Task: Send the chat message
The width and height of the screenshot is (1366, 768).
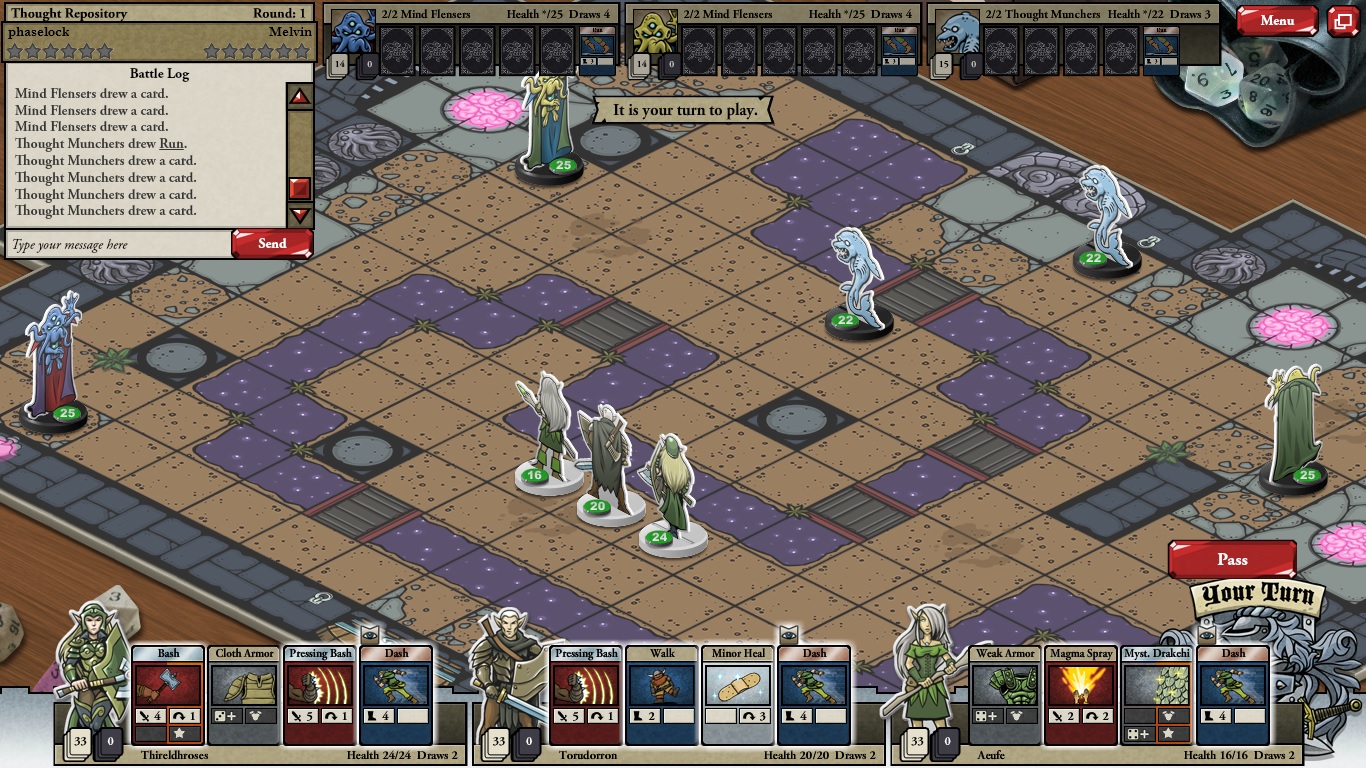Action: (x=272, y=244)
